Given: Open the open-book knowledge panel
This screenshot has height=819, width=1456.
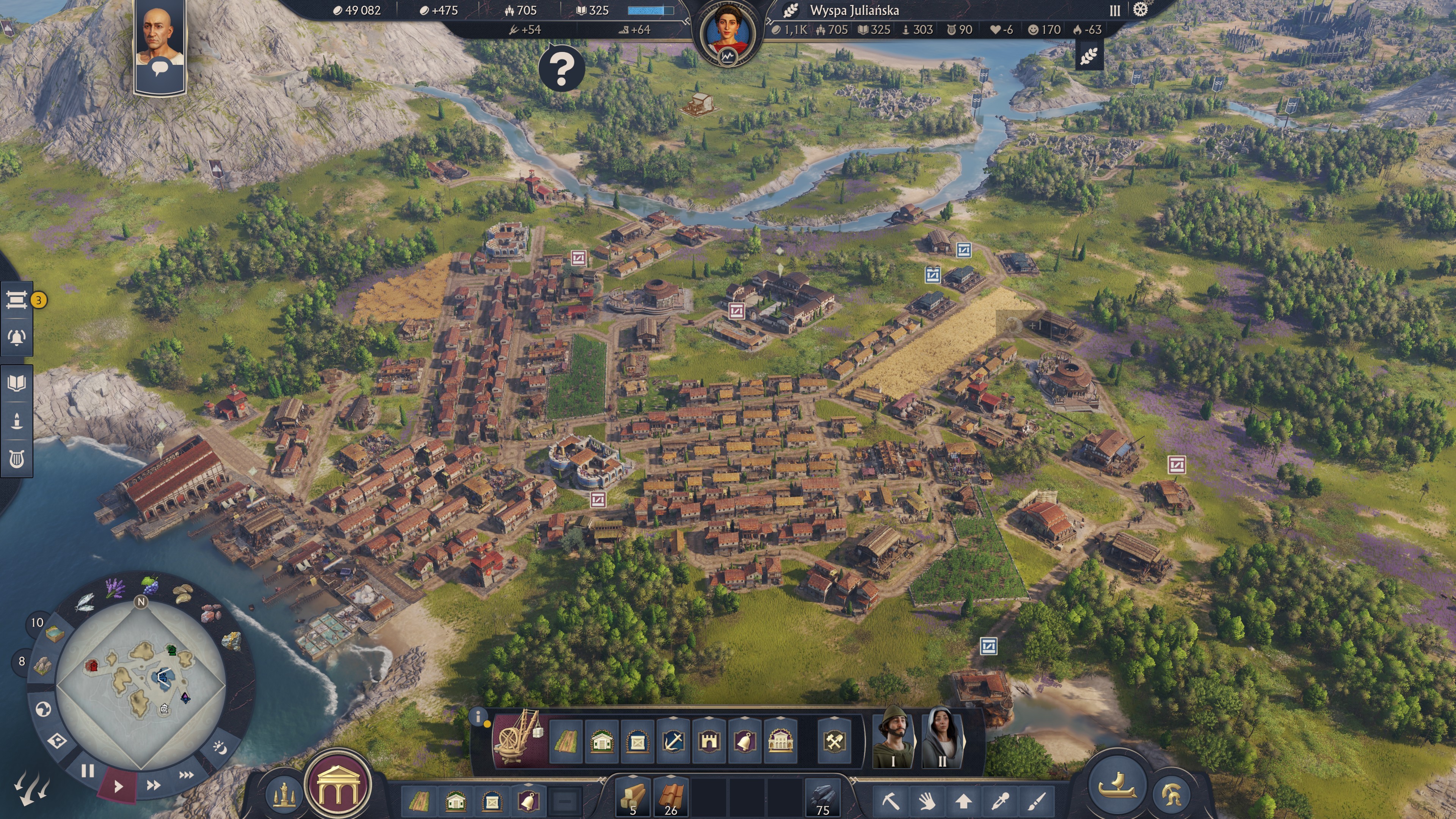Looking at the screenshot, I should tap(16, 383).
